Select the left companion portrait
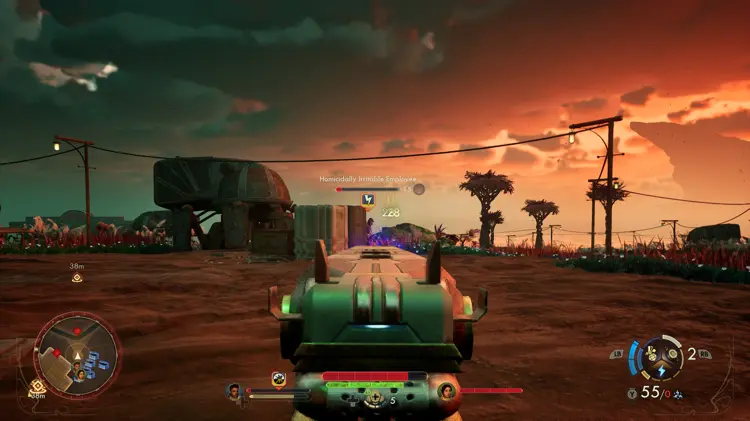 tap(235, 391)
